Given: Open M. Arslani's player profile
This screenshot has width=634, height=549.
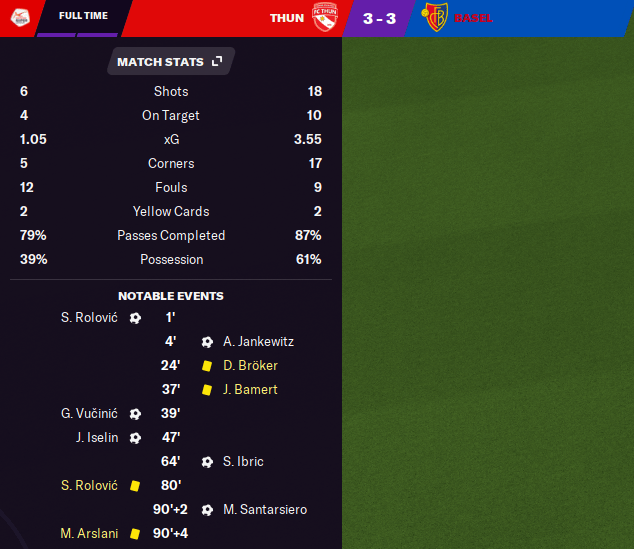Looking at the screenshot, I should pyautogui.click(x=89, y=534).
